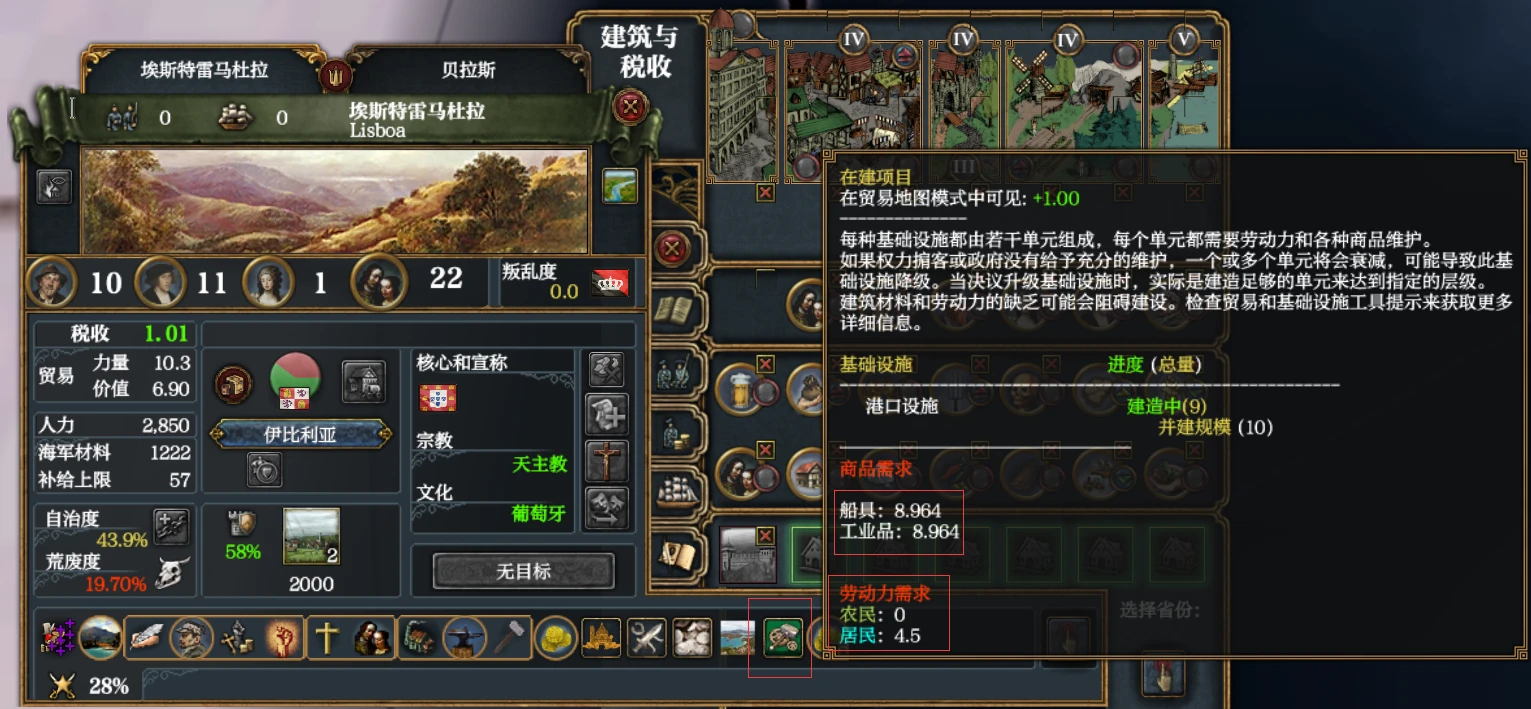Click the crates trade goods icon
Viewport: 1531px width, 709px height.
click(233, 384)
